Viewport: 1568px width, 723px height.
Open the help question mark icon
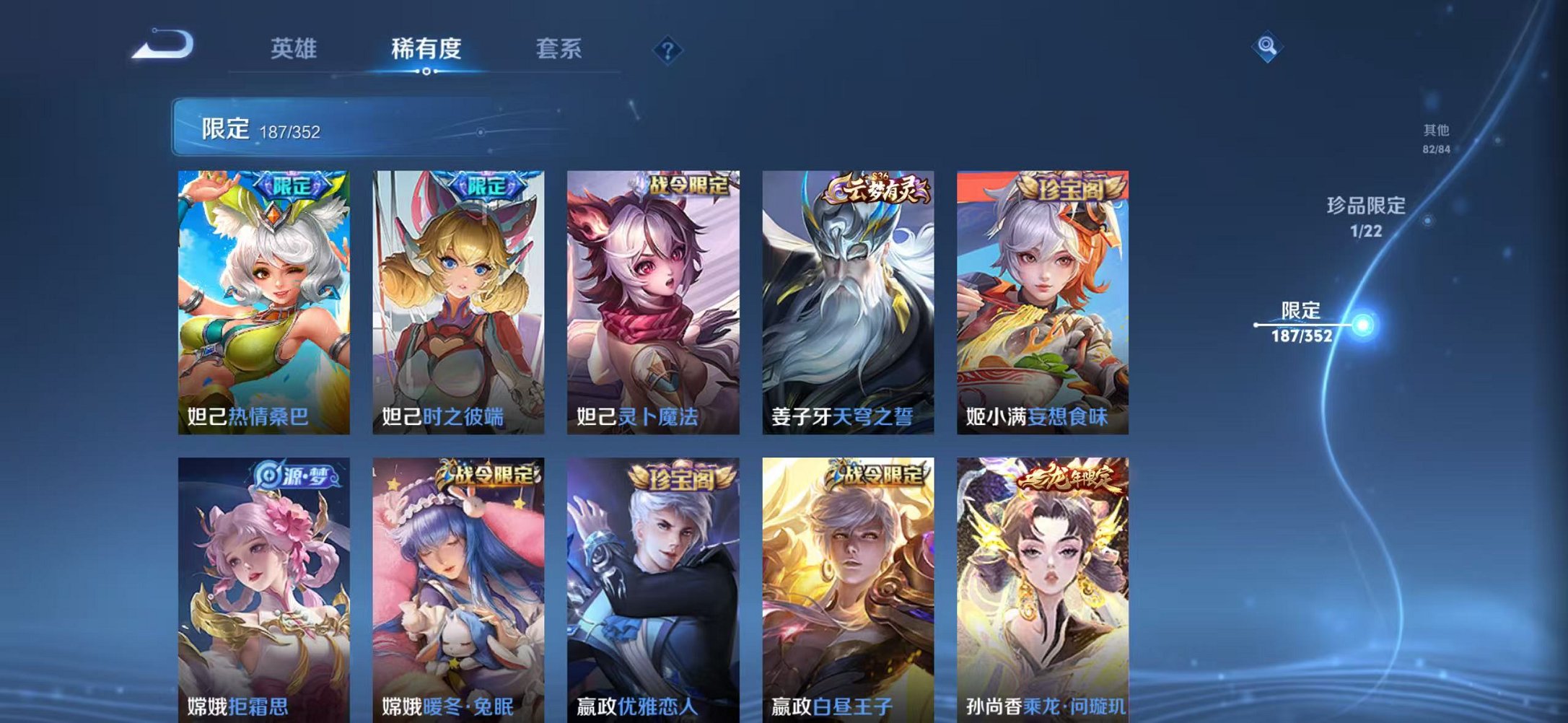pyautogui.click(x=667, y=49)
